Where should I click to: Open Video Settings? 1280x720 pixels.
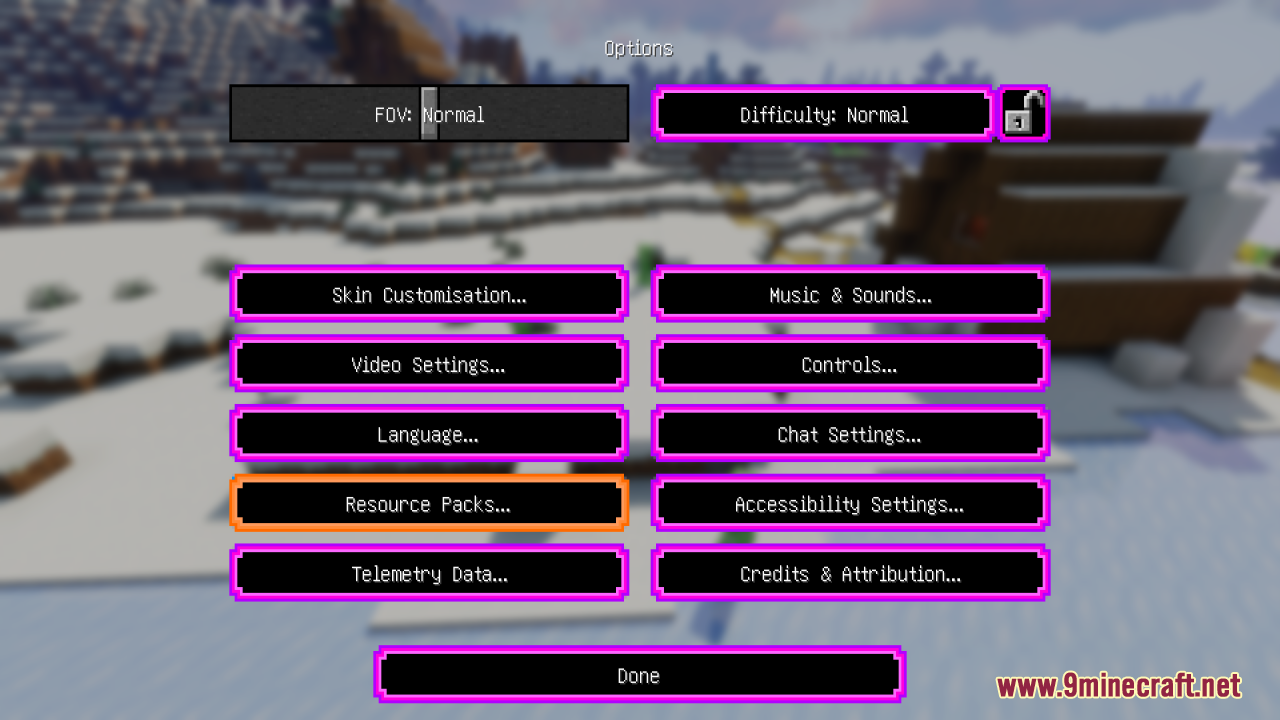click(x=428, y=364)
